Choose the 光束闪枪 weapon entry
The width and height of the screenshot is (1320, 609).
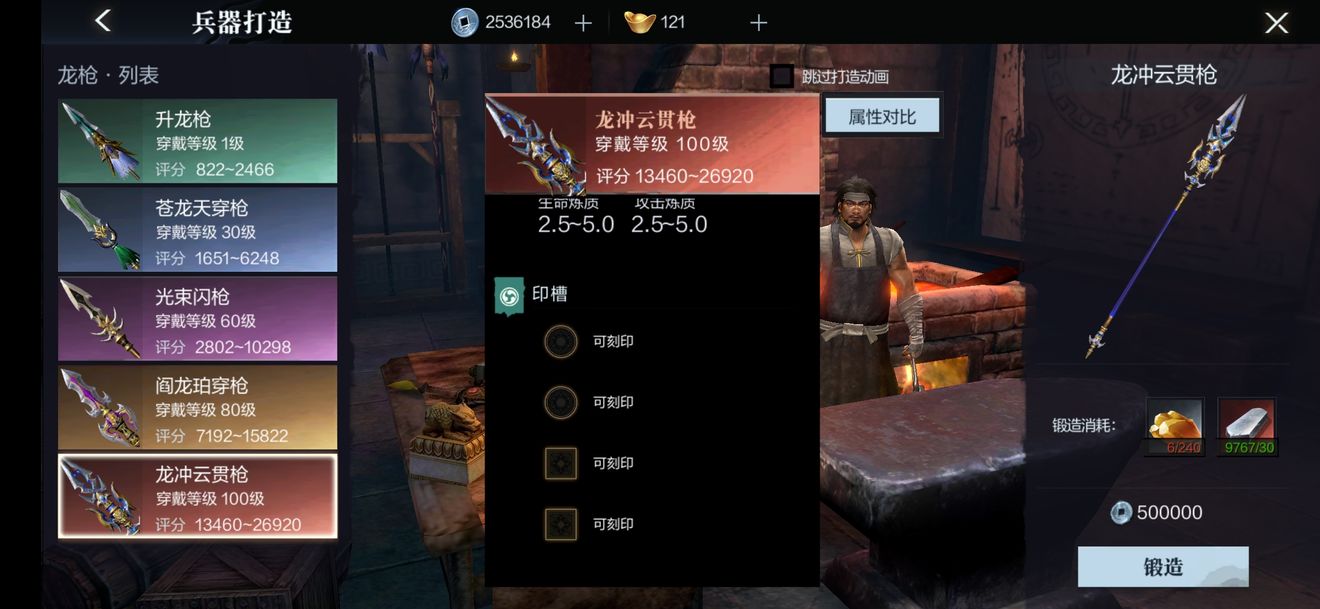198,319
